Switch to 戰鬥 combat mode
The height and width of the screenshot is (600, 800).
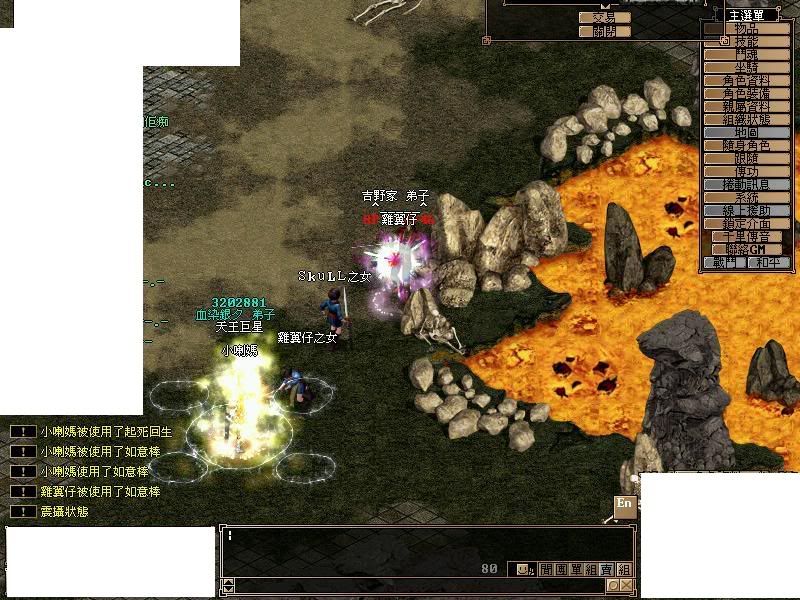725,262
